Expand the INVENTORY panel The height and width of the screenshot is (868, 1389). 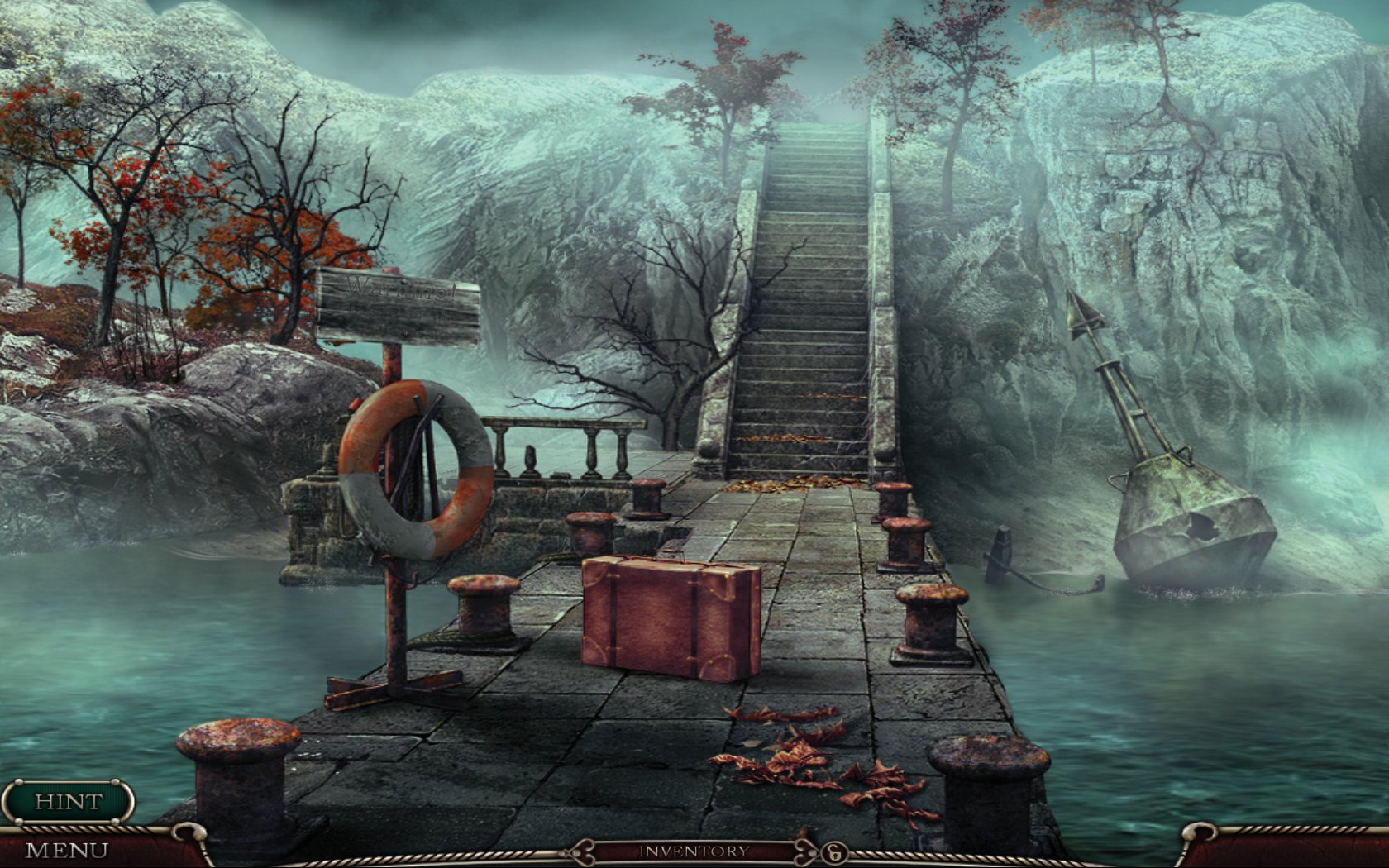tap(694, 849)
